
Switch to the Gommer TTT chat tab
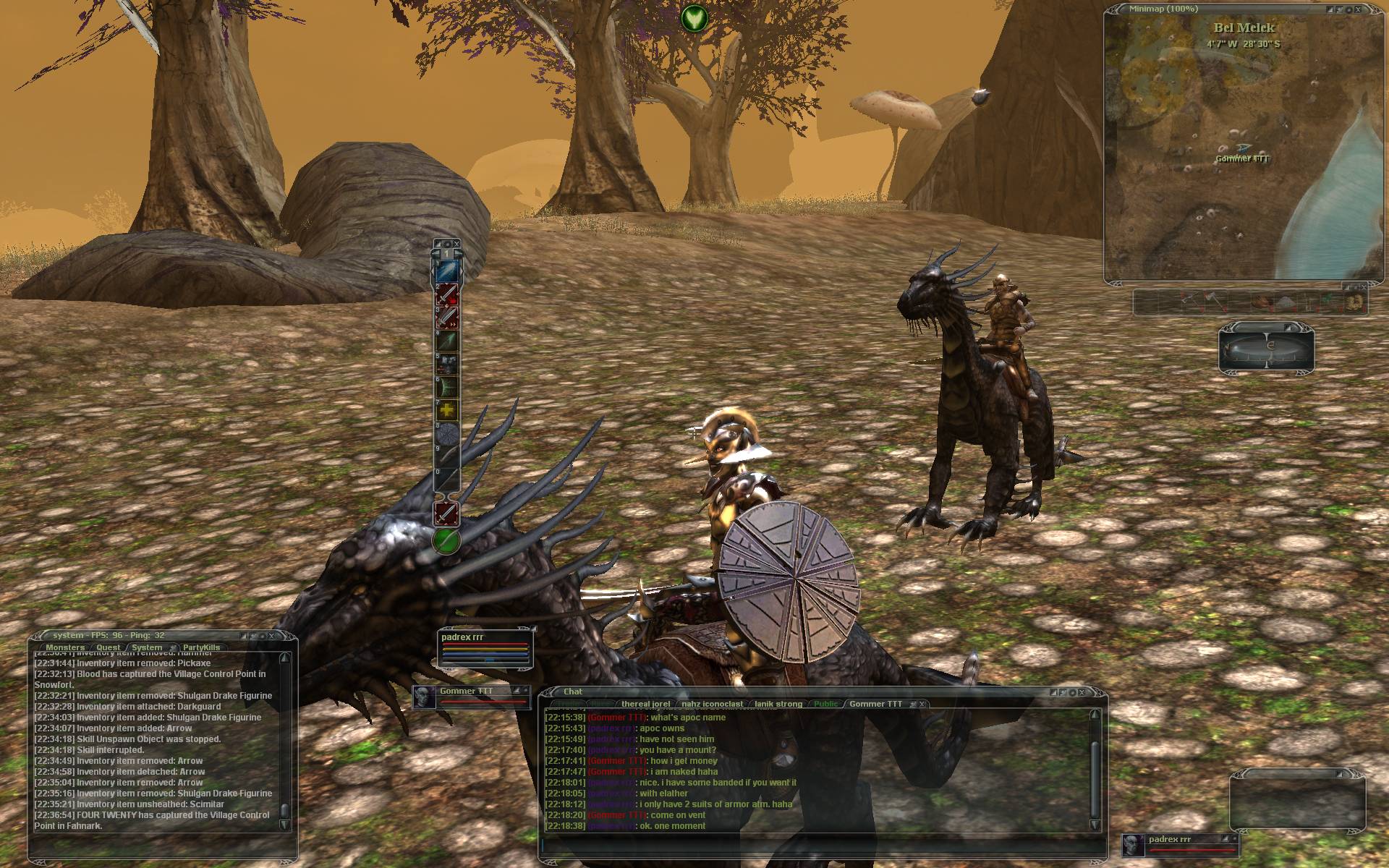click(876, 703)
